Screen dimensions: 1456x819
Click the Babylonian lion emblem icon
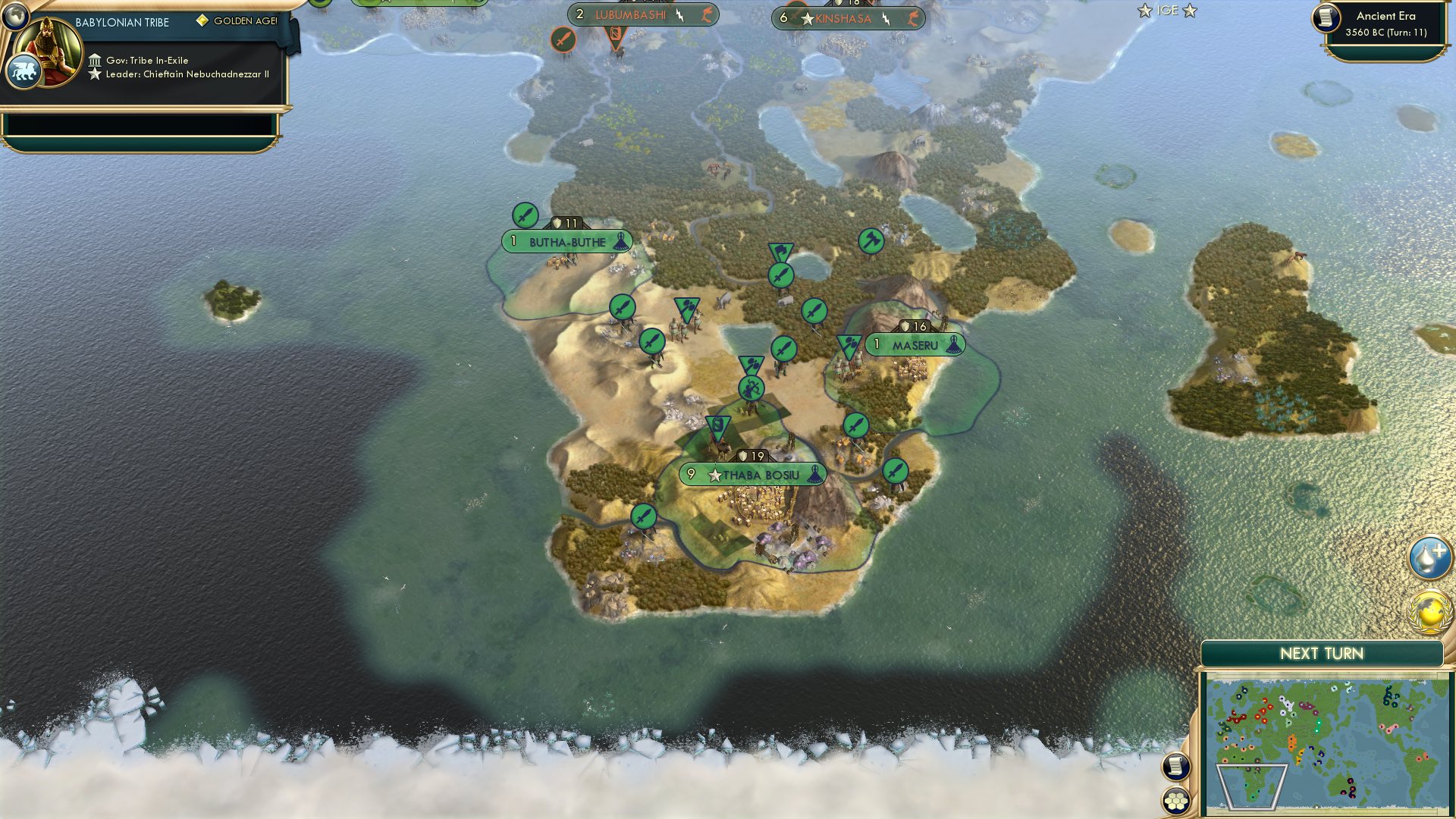[x=25, y=68]
